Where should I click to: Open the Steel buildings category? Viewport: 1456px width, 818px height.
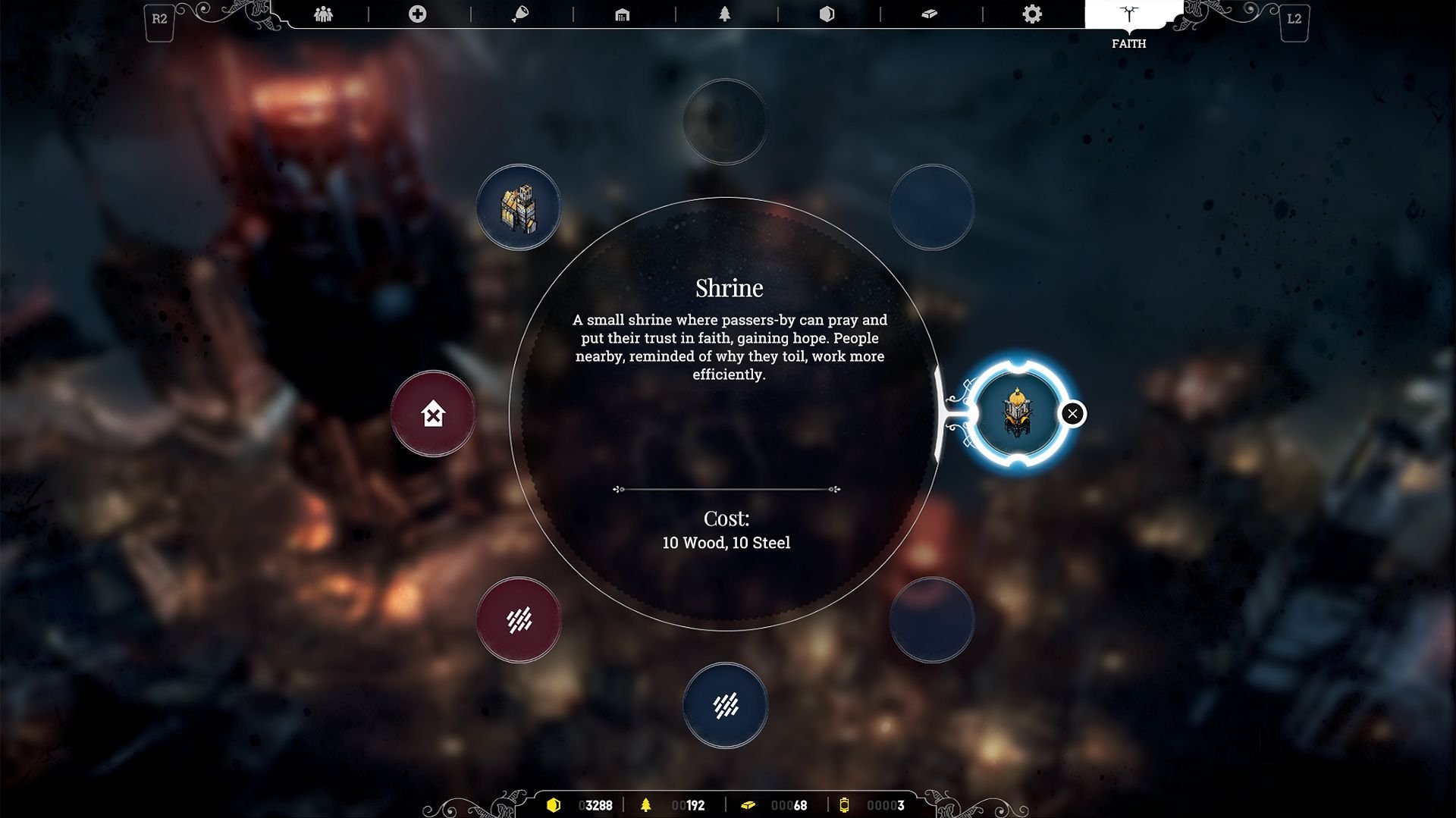[x=930, y=13]
